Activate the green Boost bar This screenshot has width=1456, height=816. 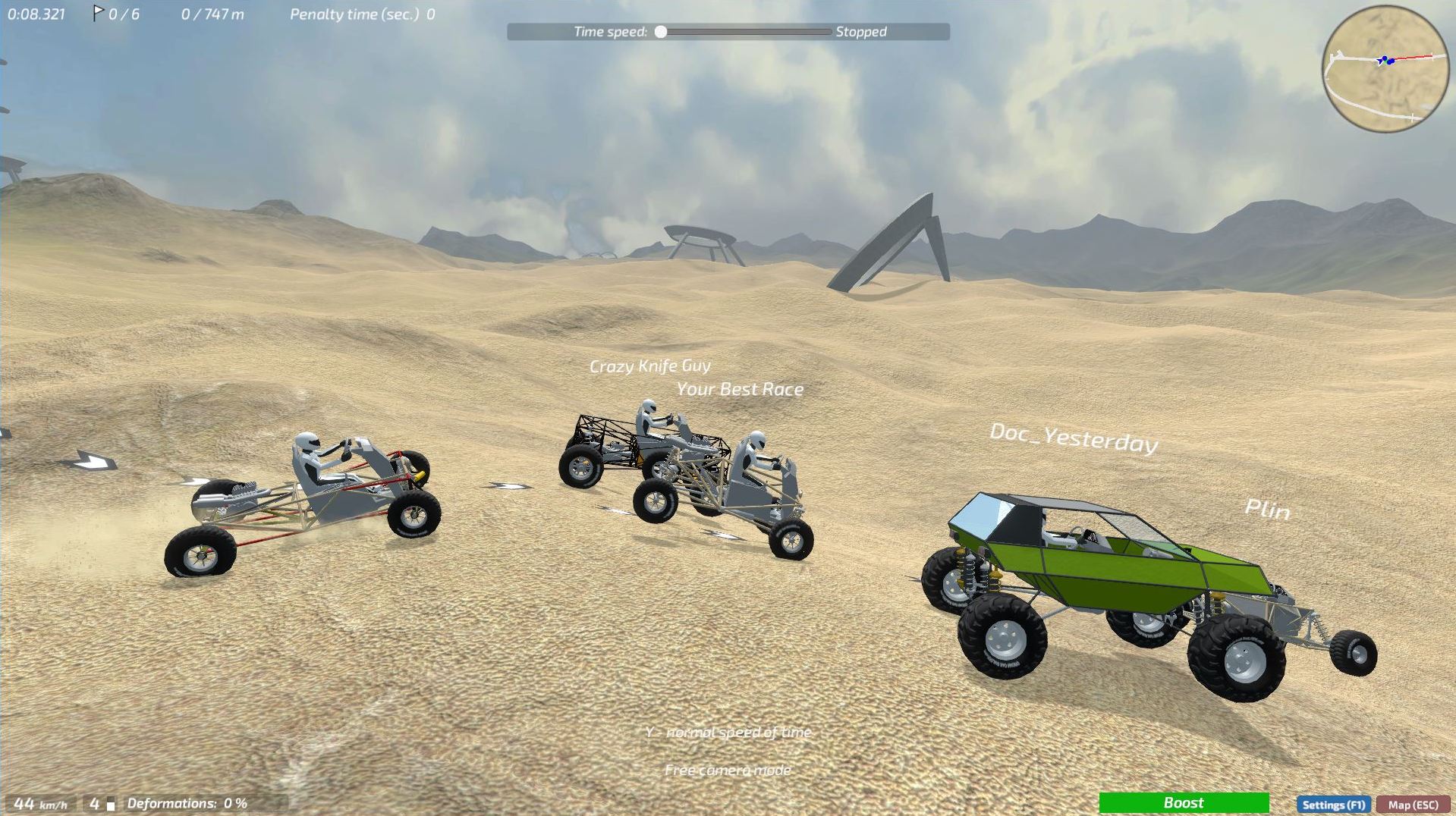(1185, 802)
